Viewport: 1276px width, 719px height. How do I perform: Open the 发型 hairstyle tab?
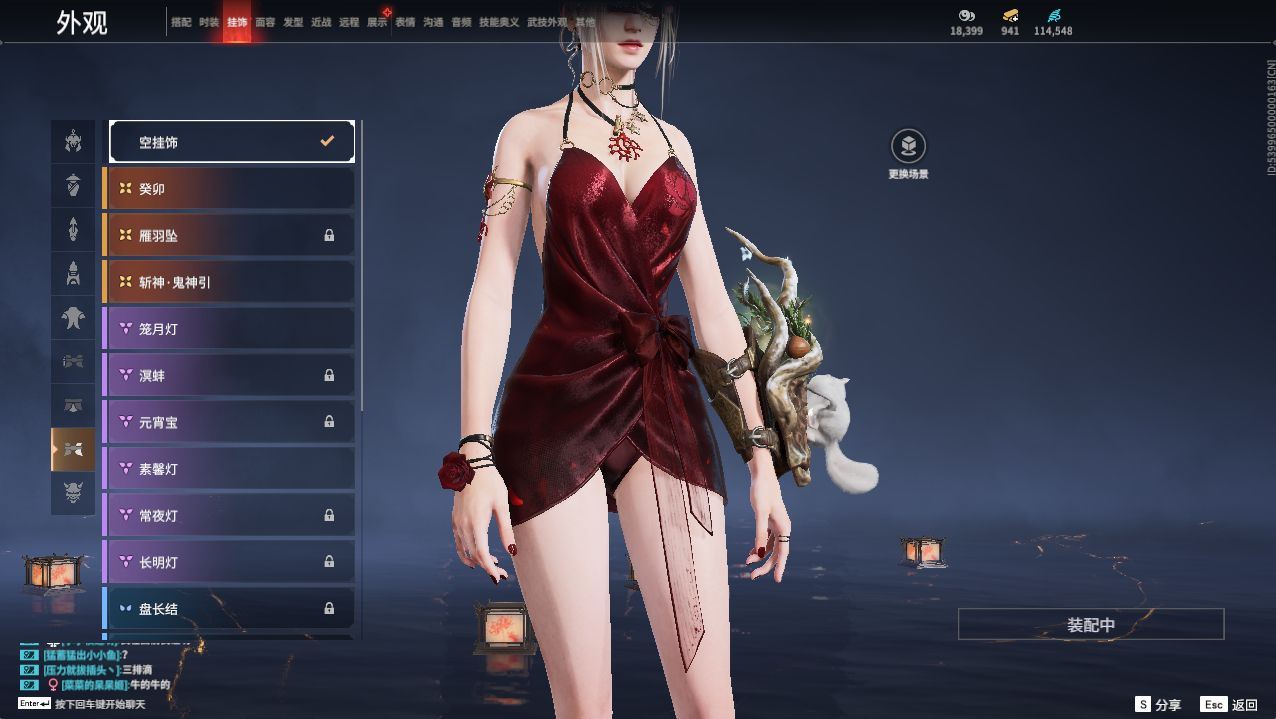click(293, 22)
